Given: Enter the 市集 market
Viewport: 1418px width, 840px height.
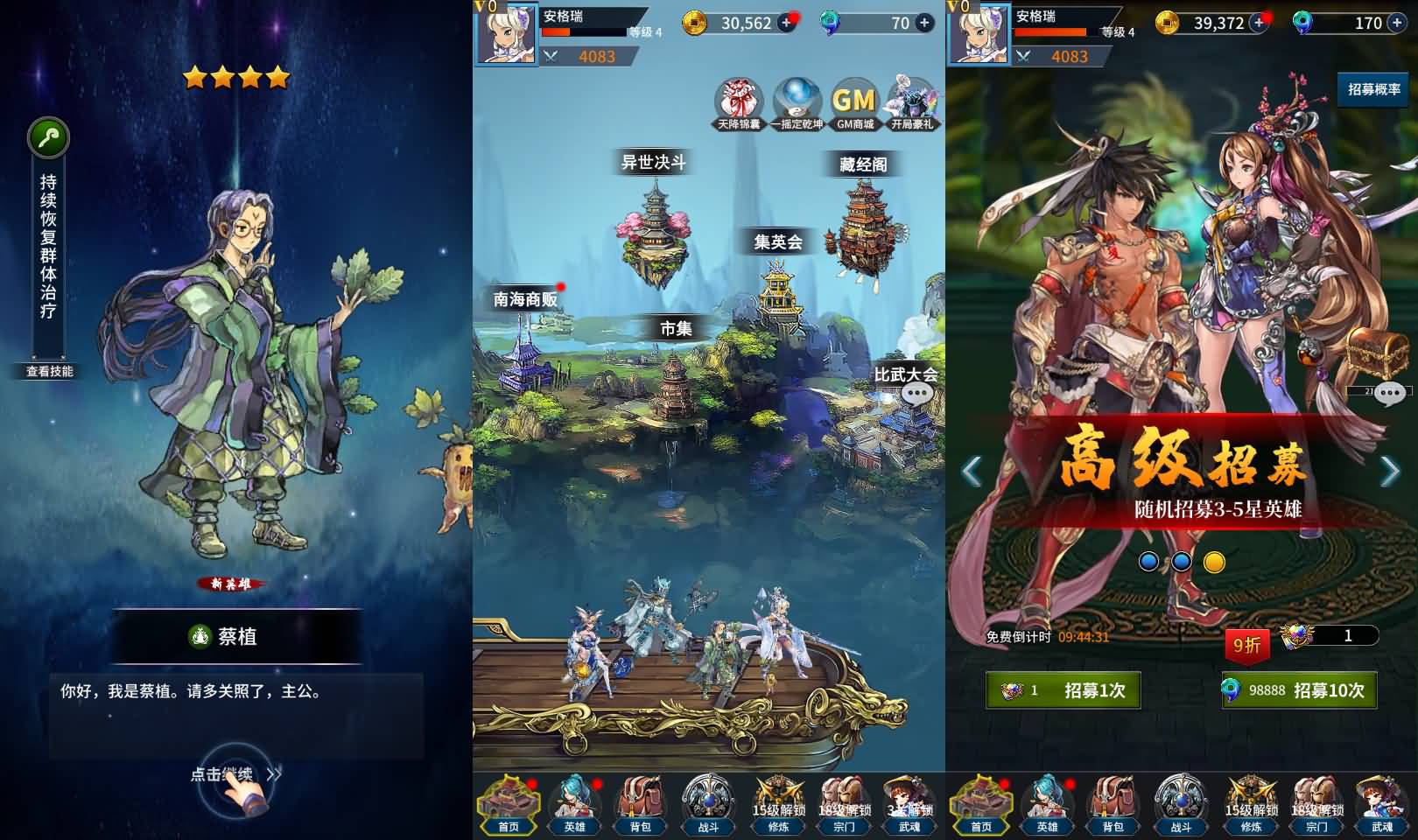Looking at the screenshot, I should pos(675,367).
